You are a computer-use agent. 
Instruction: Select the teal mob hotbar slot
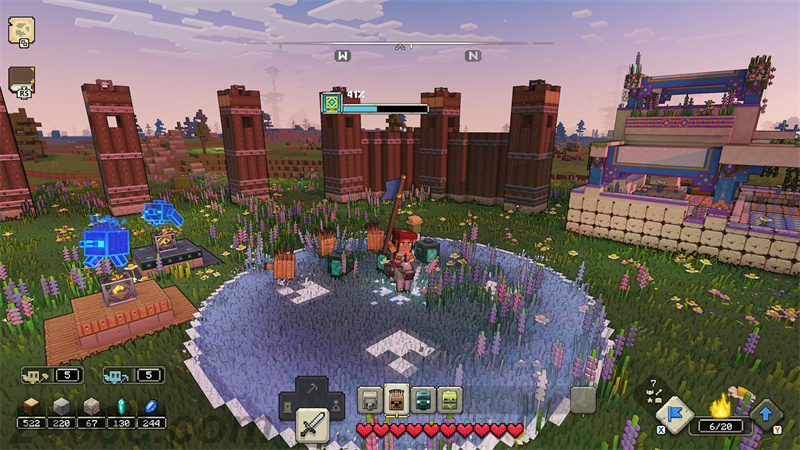coord(423,401)
